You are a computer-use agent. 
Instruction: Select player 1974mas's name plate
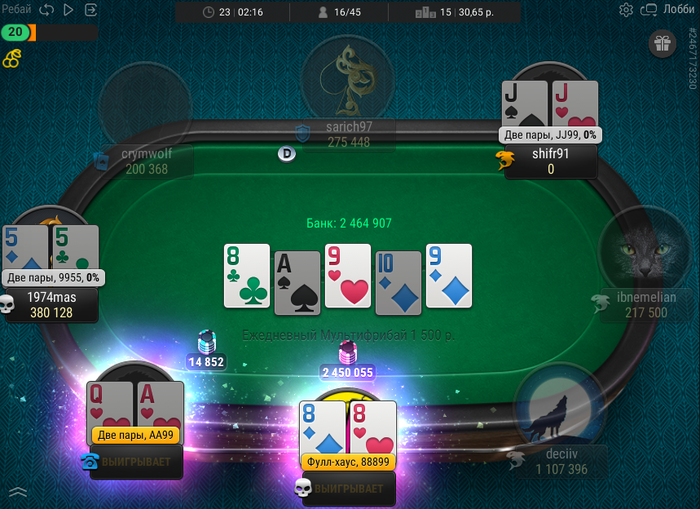point(50,304)
